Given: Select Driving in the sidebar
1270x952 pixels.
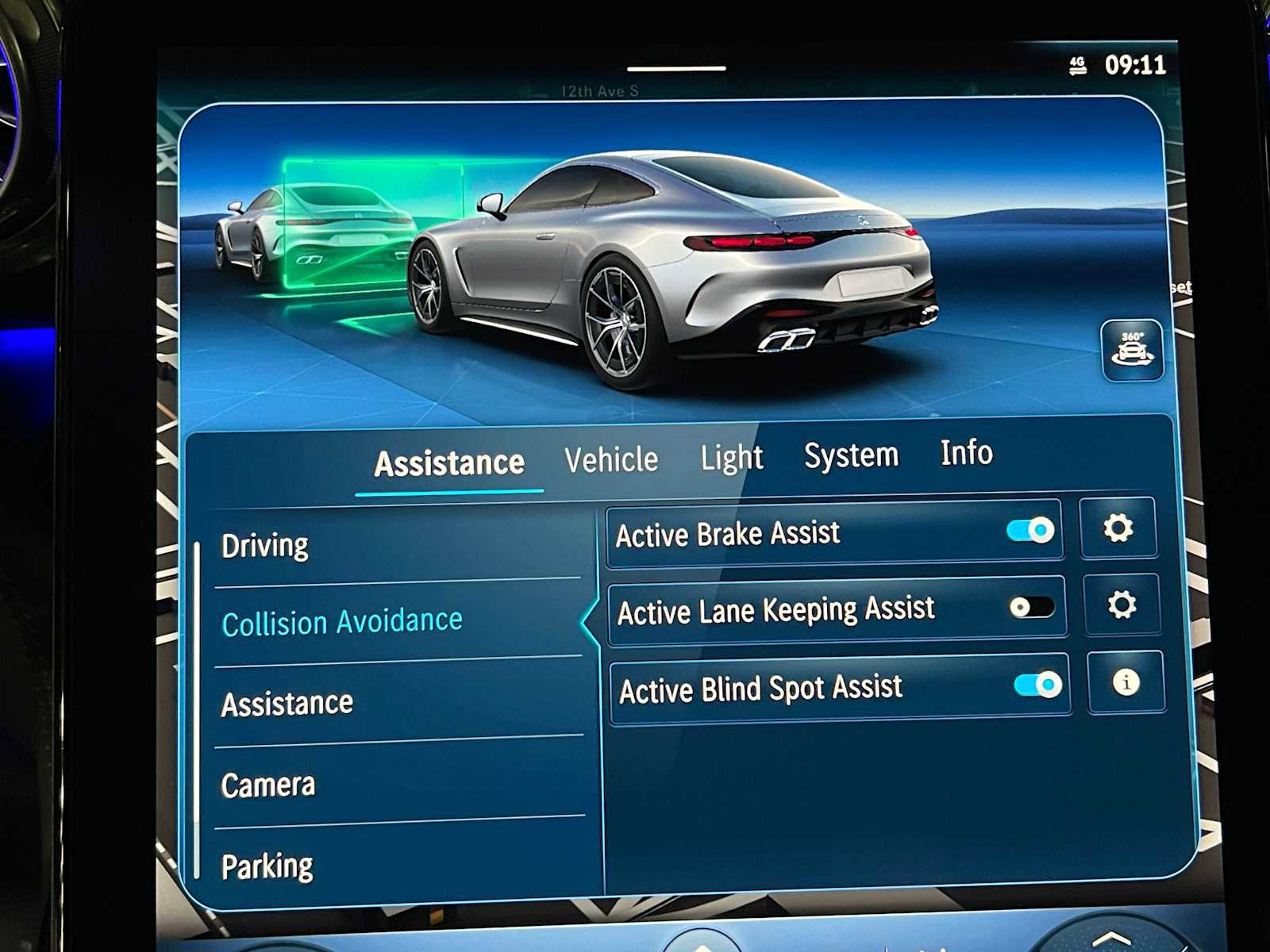Looking at the screenshot, I should coord(267,544).
